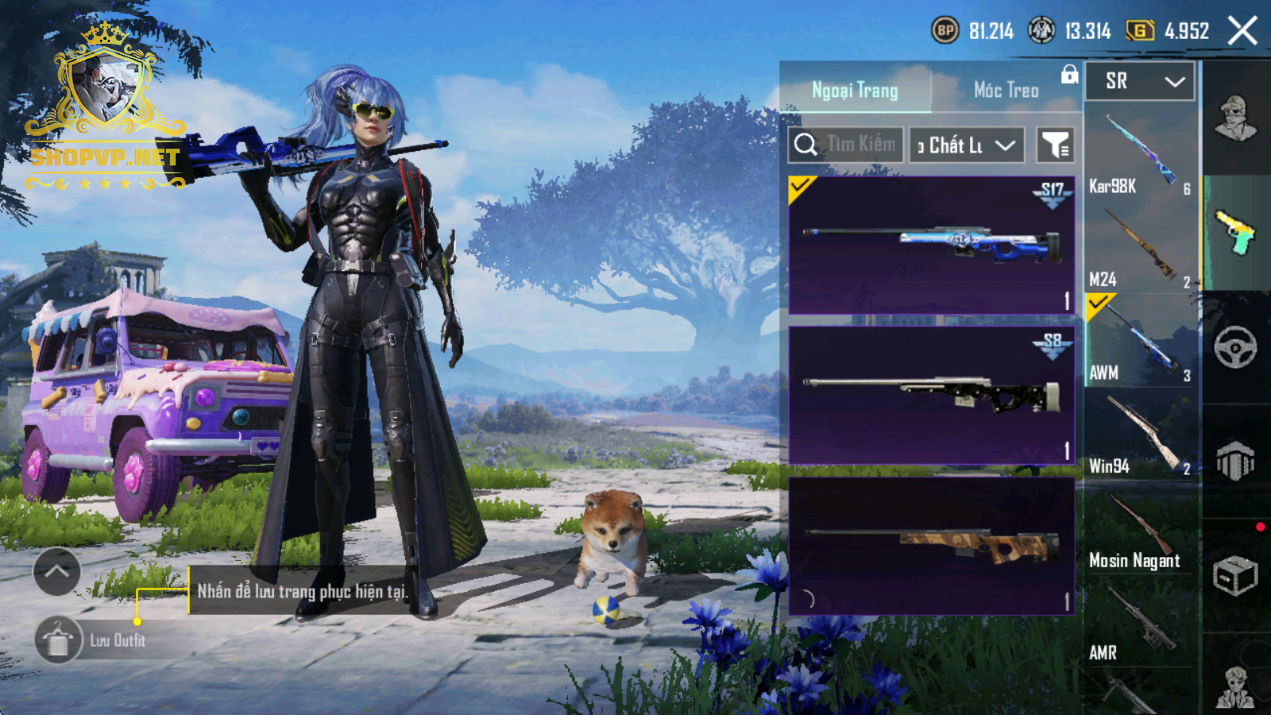Close the inventory screen with X
The height and width of the screenshot is (715, 1271).
[1242, 31]
